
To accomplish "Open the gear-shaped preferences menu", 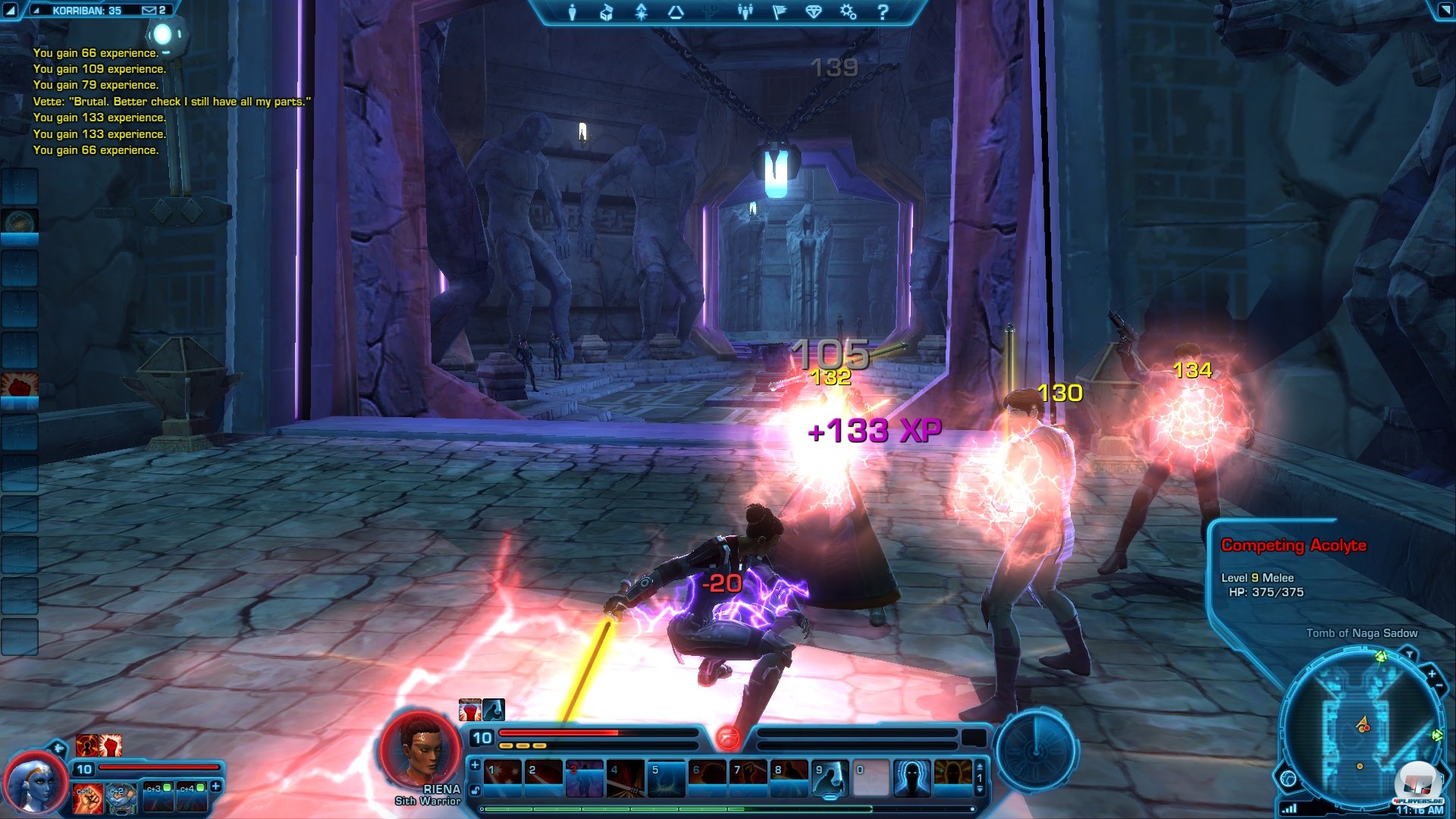I will coord(848,12).
